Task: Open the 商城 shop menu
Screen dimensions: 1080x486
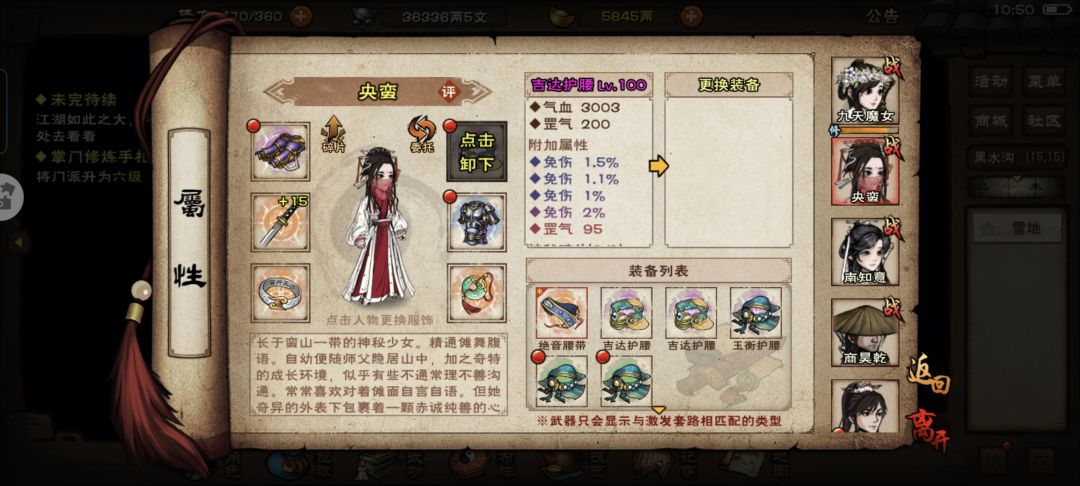Action: click(991, 121)
